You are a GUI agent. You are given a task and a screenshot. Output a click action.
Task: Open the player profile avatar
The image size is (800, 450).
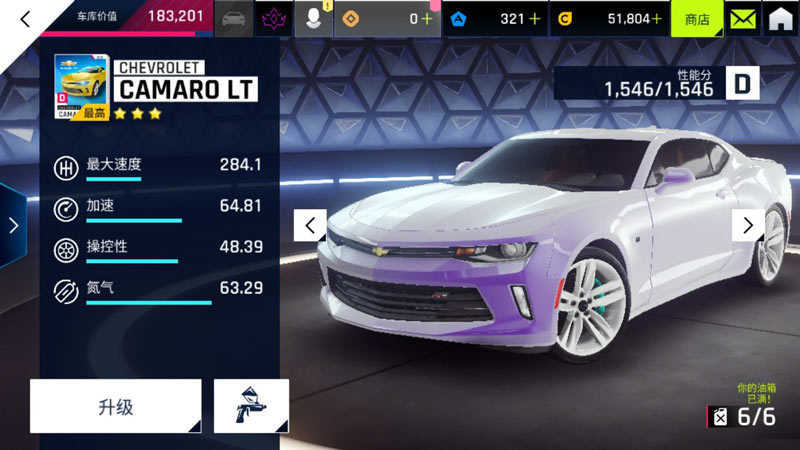coord(314,18)
